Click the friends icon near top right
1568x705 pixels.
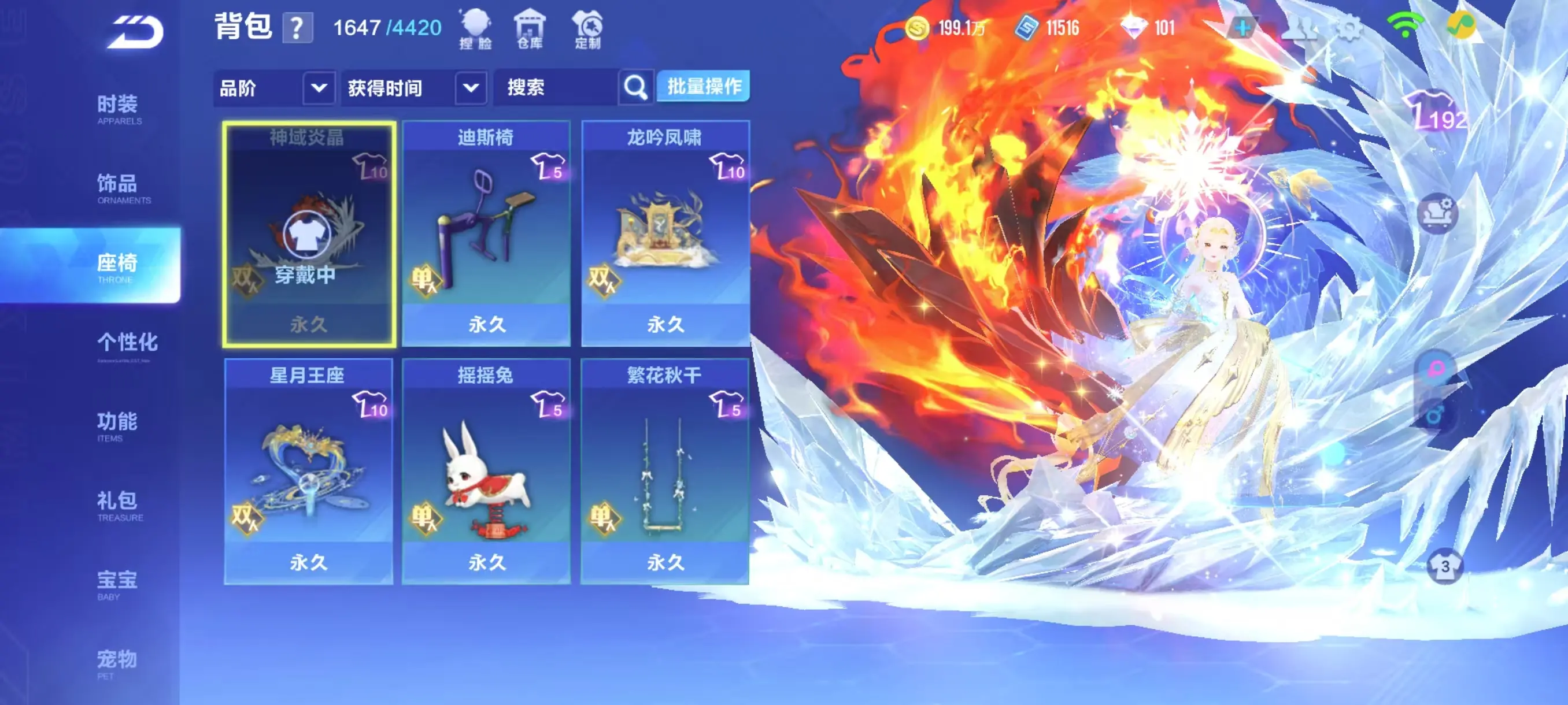click(x=1300, y=28)
